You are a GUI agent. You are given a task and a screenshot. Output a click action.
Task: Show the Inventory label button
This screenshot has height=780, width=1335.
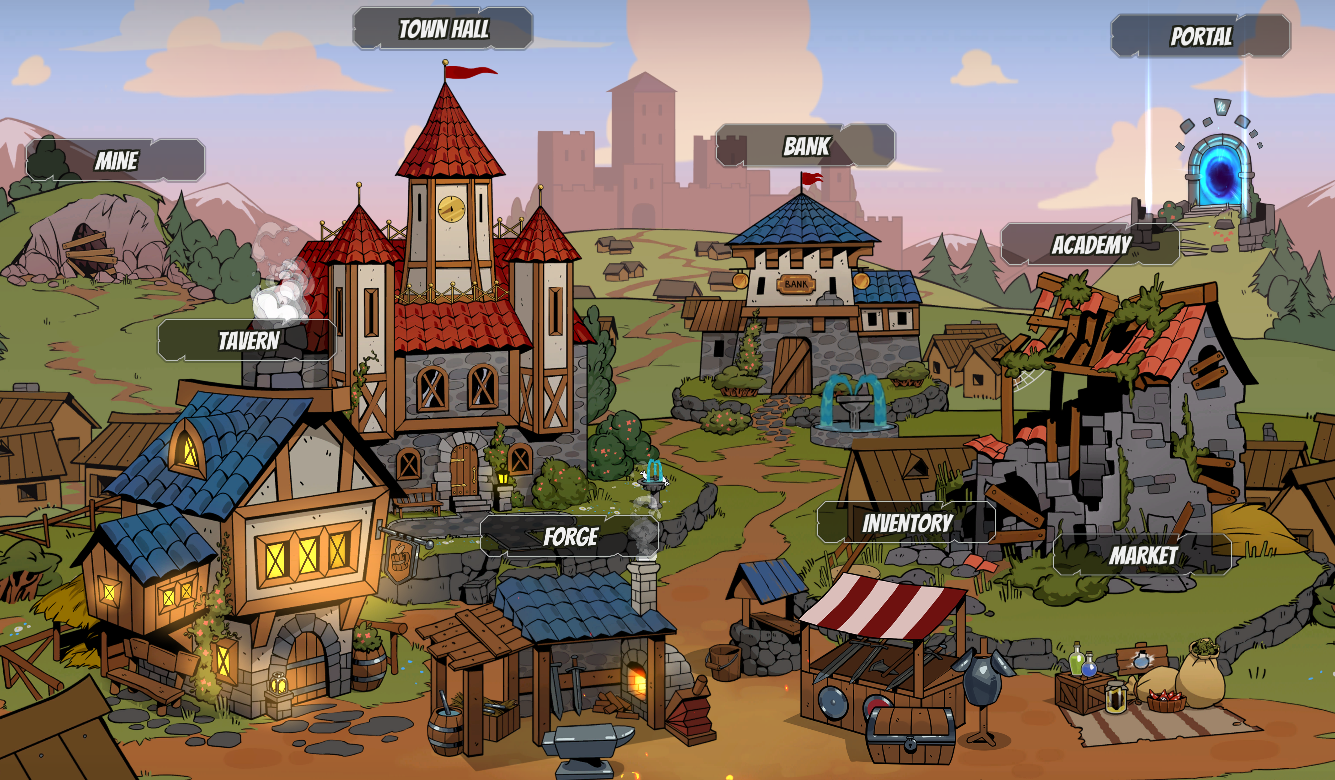coord(907,523)
